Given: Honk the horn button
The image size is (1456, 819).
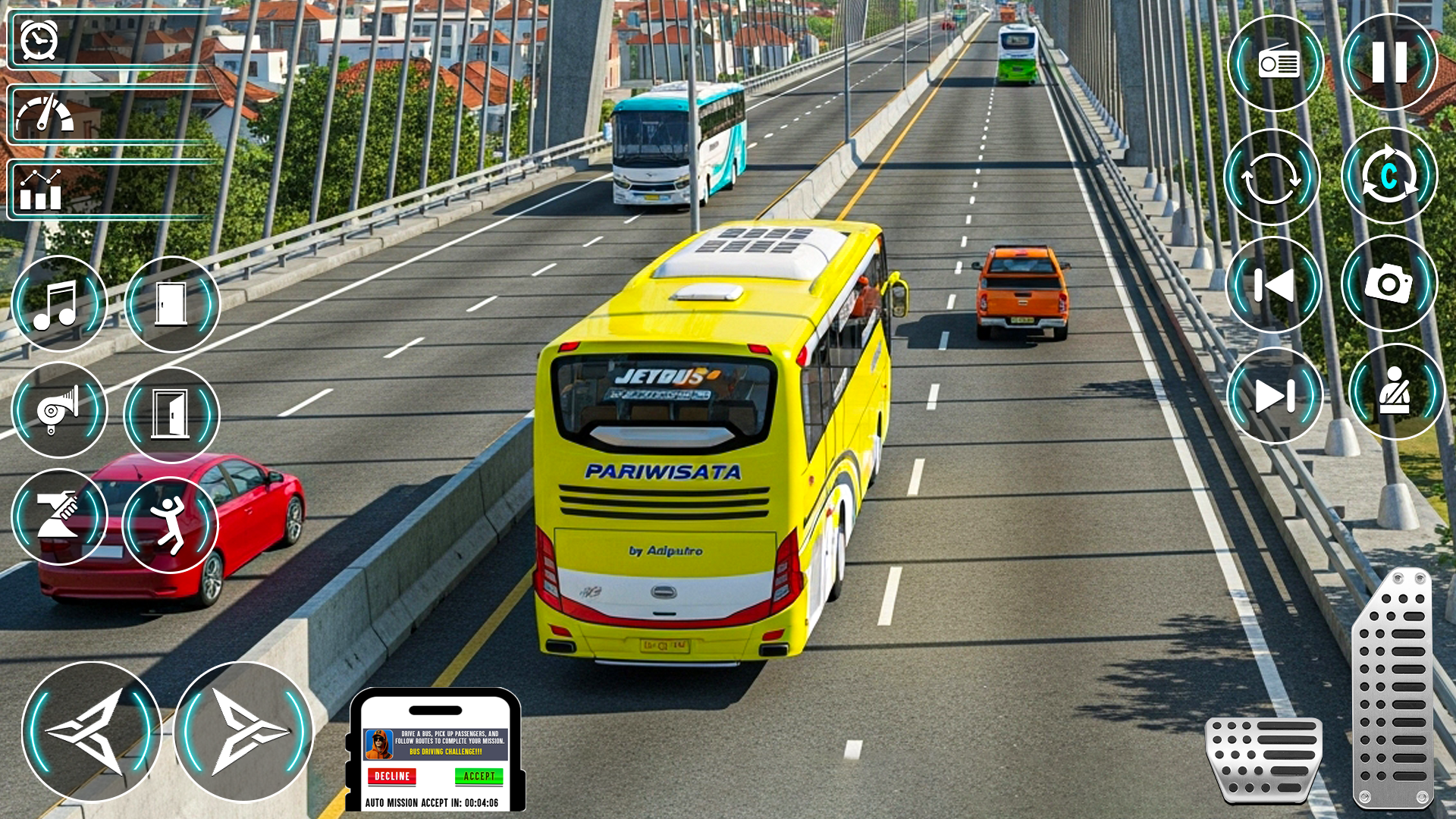Looking at the screenshot, I should (59, 410).
